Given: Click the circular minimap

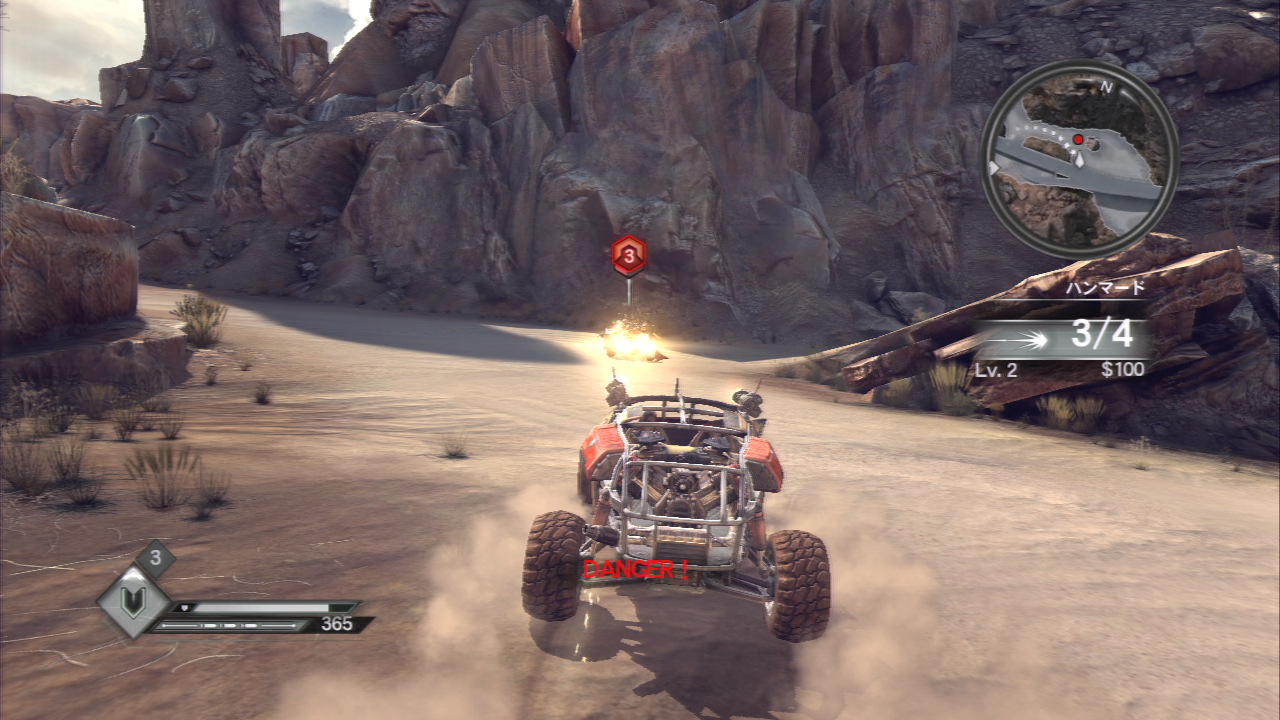Looking at the screenshot, I should [x=1079, y=160].
